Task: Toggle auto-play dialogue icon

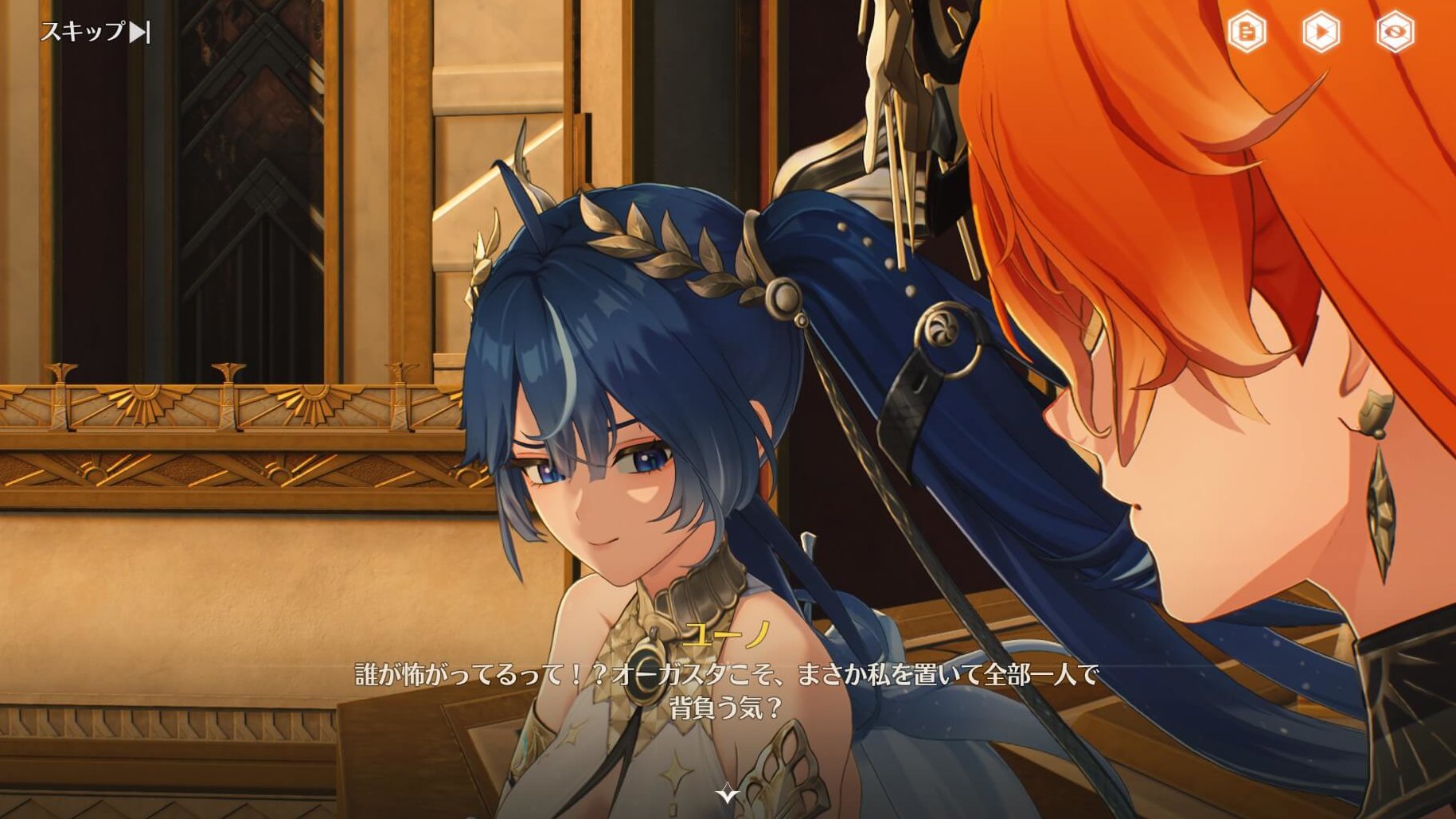Action: tap(1321, 33)
